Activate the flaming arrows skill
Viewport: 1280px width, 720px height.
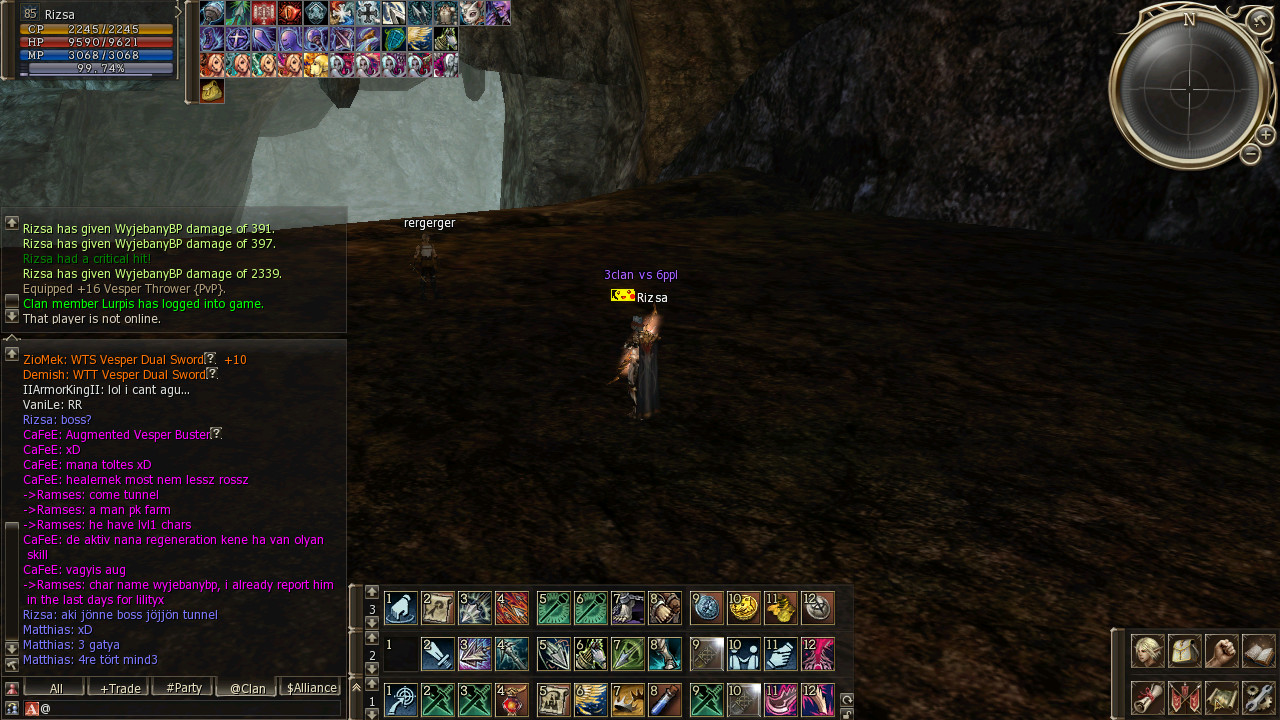(511, 608)
